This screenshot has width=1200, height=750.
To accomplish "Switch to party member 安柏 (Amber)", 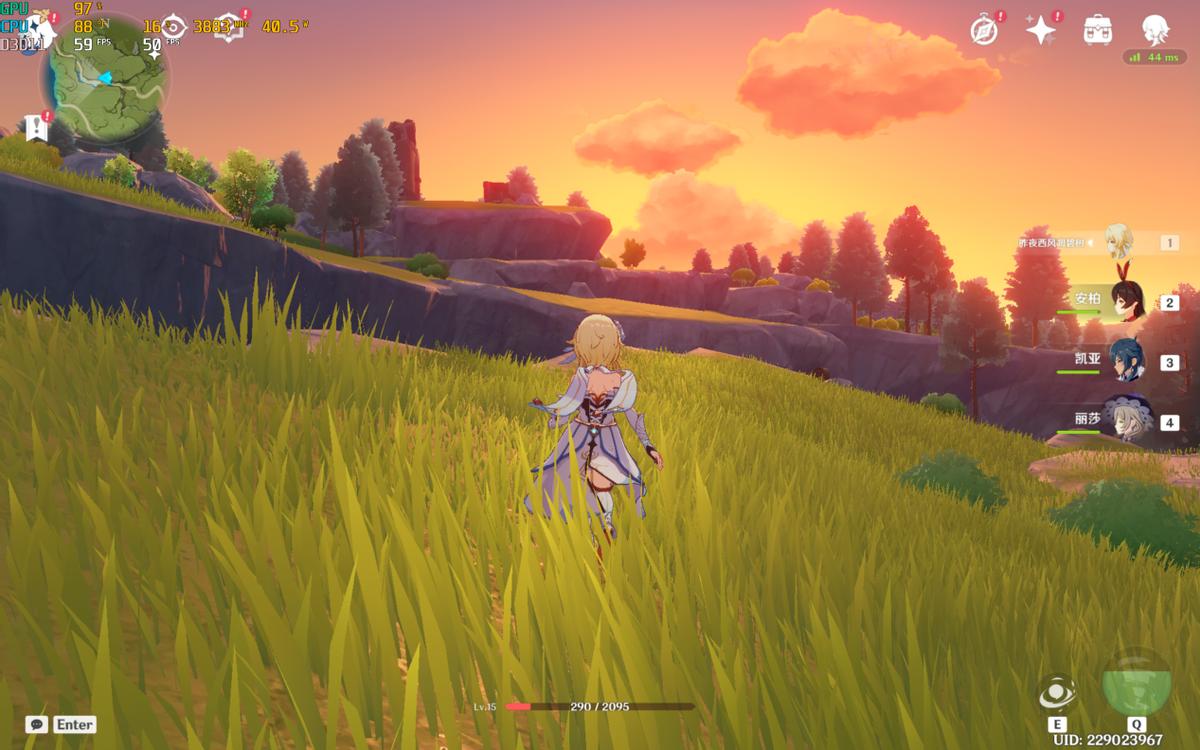I will [x=1126, y=301].
